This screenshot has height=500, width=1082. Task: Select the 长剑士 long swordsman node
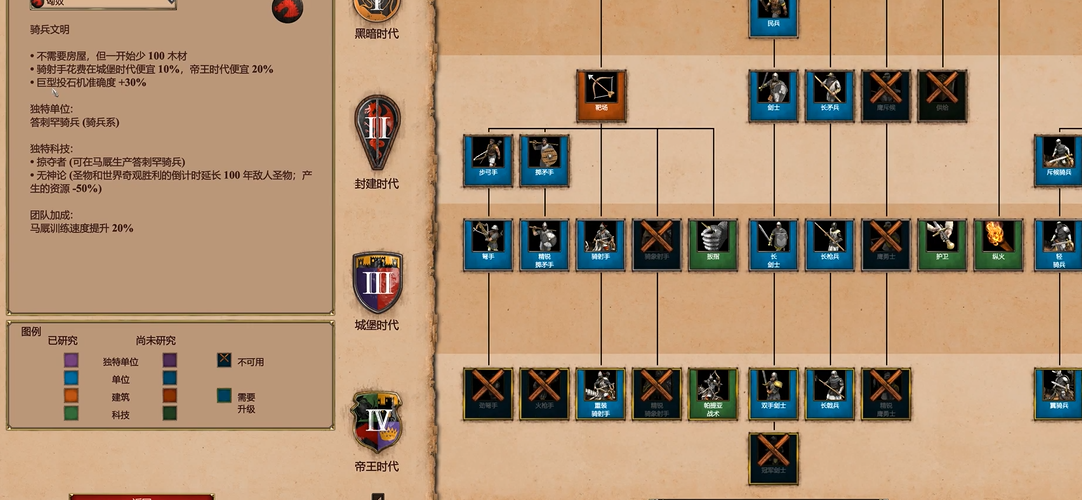pyautogui.click(x=773, y=245)
